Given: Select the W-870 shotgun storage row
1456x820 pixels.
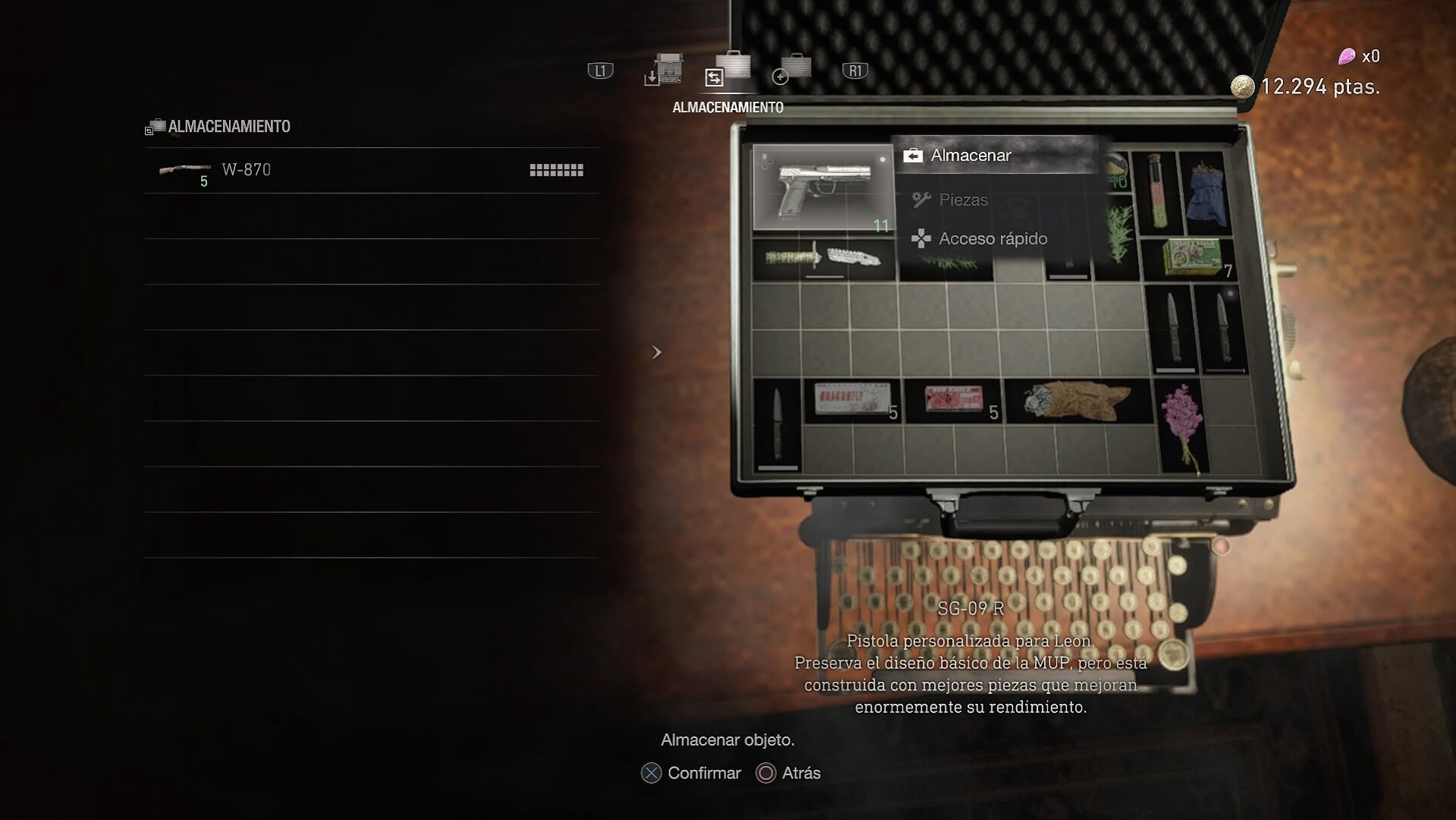Looking at the screenshot, I should (371, 171).
